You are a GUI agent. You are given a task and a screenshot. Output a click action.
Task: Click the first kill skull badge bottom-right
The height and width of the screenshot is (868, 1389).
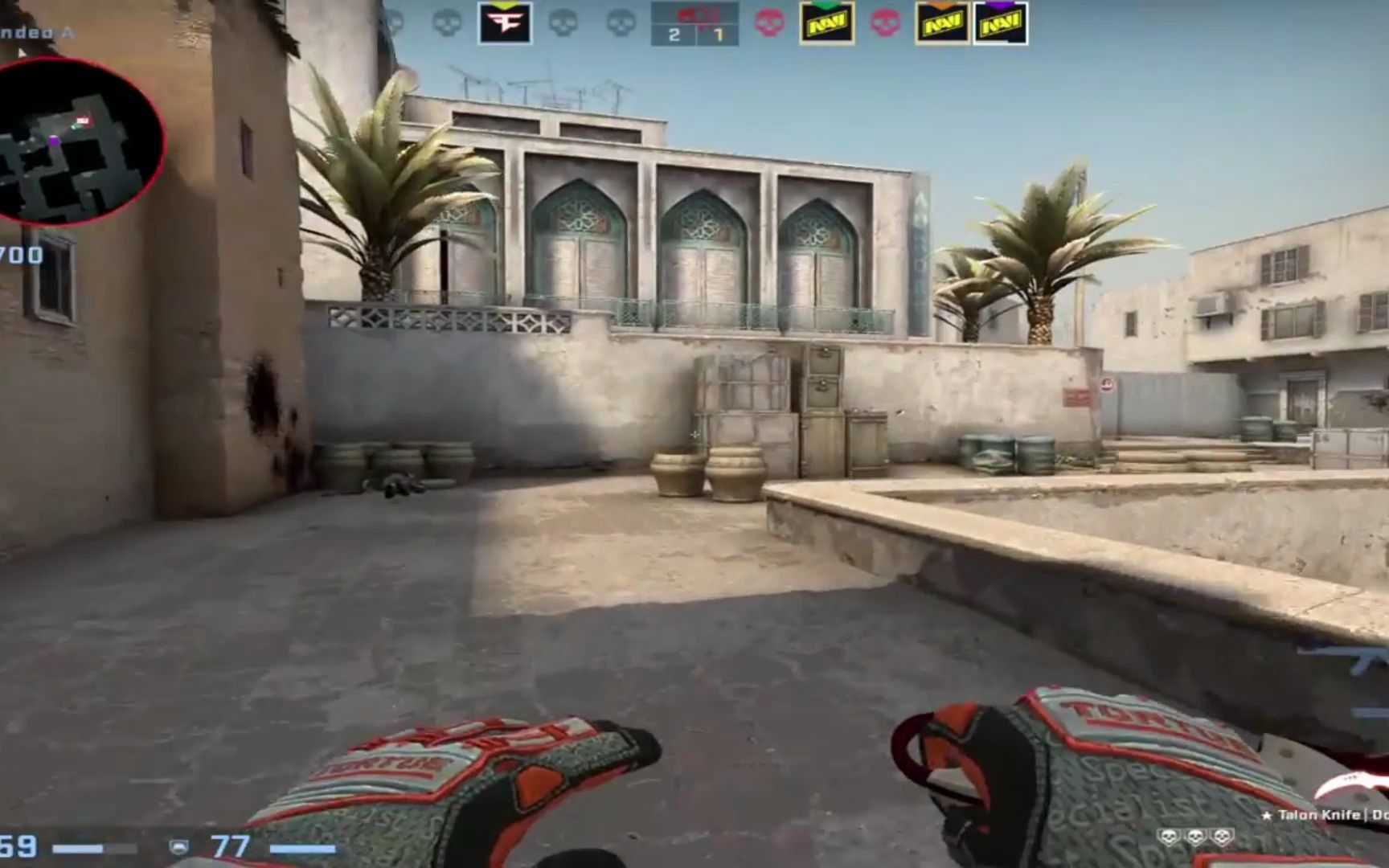coord(1169,836)
